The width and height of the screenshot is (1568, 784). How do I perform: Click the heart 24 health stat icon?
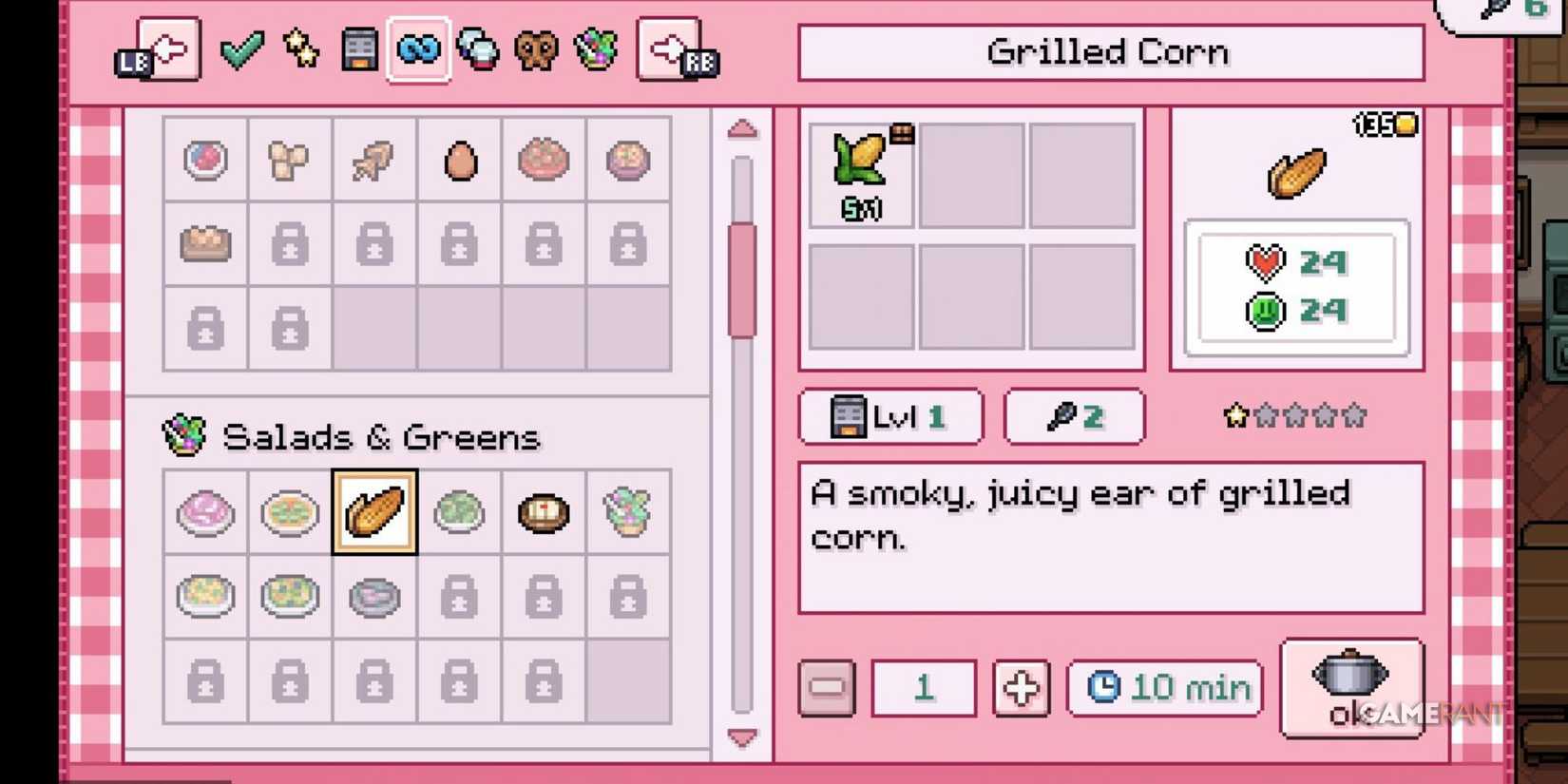tap(1264, 262)
